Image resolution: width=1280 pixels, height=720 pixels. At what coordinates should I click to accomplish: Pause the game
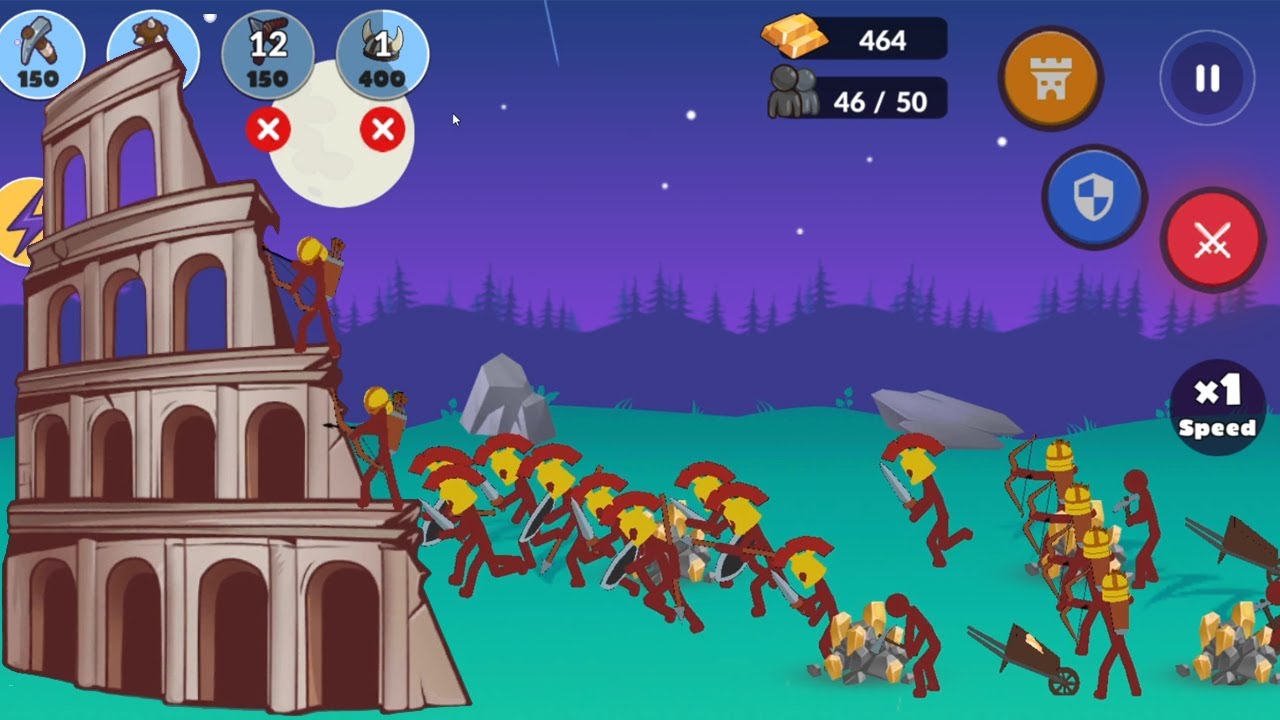(1207, 79)
